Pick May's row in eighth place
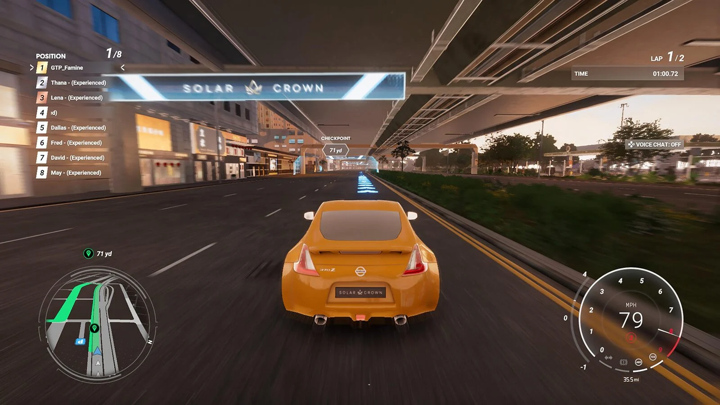This screenshot has height=405, width=720. tap(75, 172)
